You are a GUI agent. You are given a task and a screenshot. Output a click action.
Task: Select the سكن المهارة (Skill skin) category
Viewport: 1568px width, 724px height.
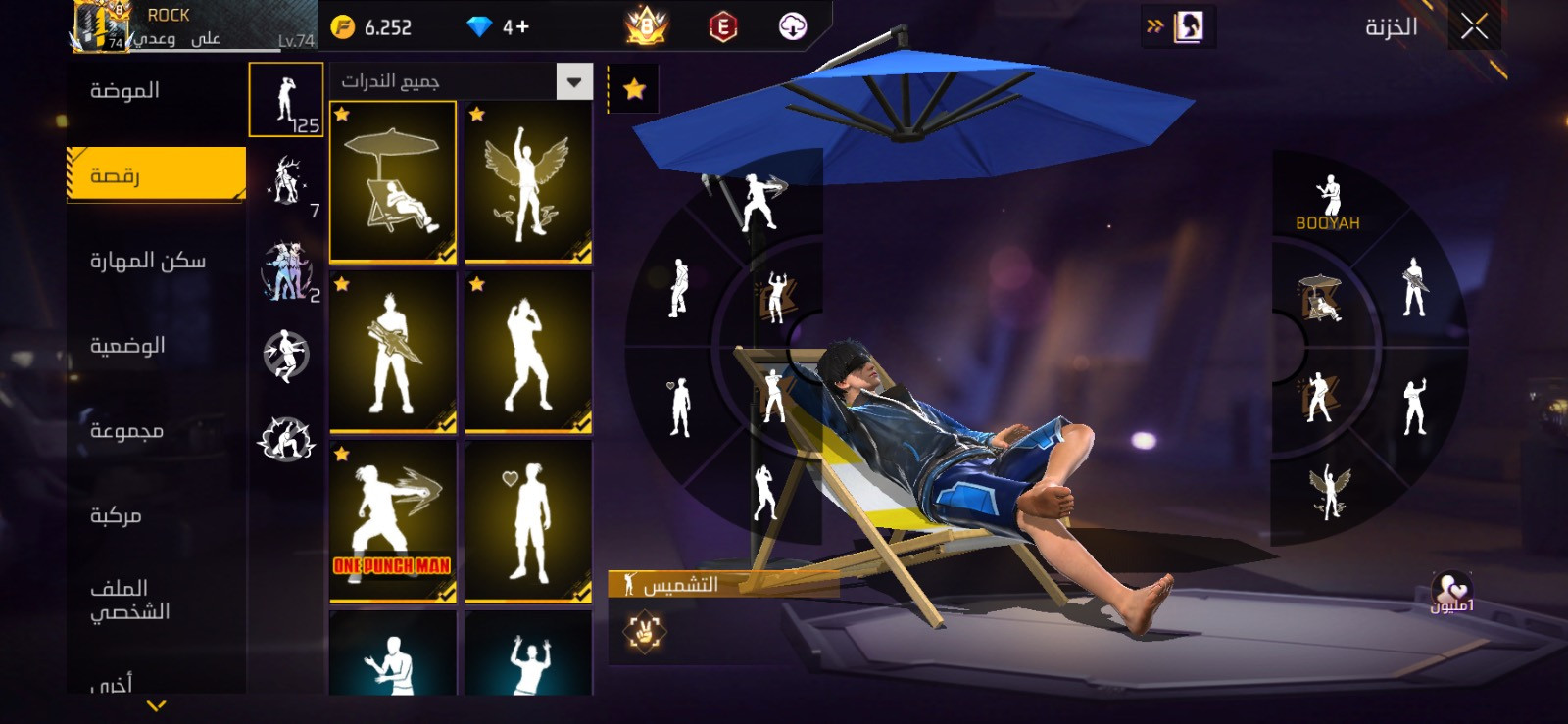pyautogui.click(x=147, y=261)
